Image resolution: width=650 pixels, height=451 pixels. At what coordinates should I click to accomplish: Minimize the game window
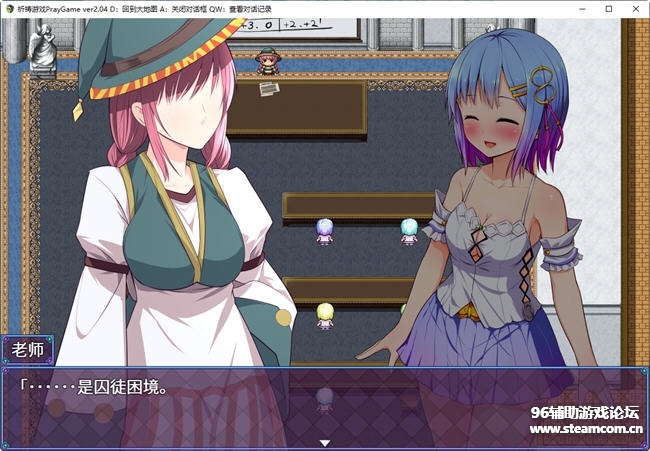(580, 8)
